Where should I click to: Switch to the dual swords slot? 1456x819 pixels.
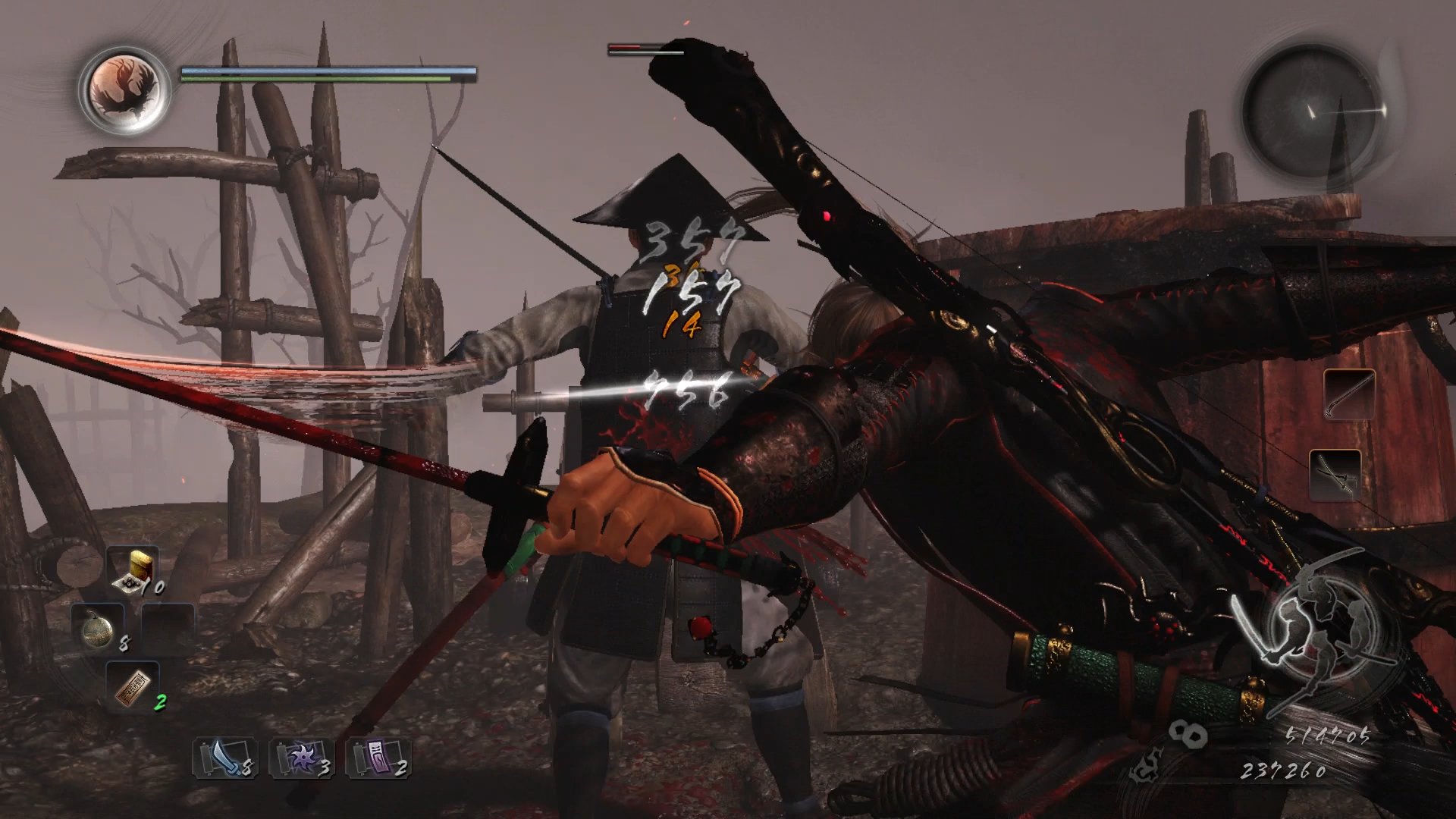[x=1335, y=475]
